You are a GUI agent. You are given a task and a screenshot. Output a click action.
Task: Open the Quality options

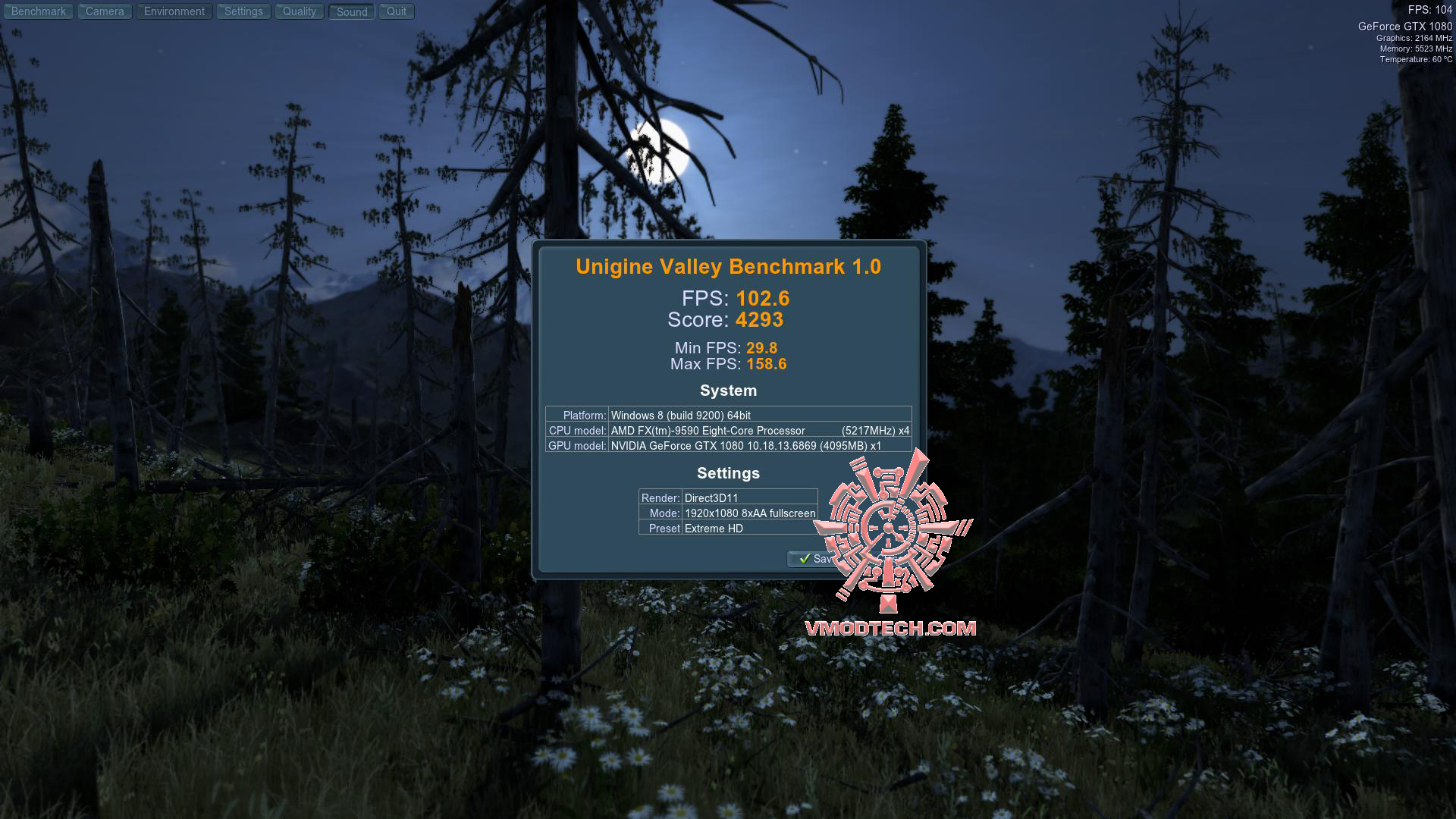(299, 11)
